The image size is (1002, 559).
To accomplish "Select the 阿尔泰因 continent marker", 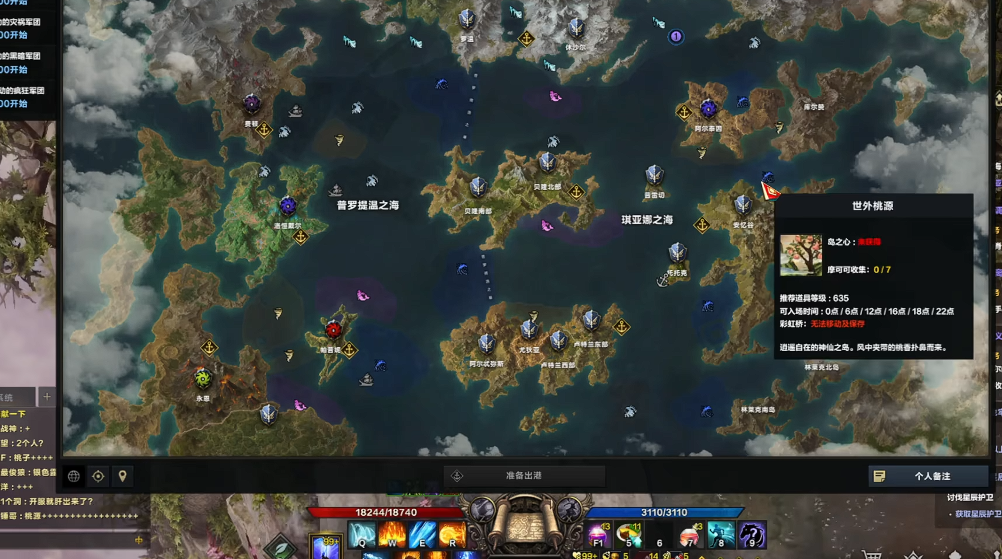I will (709, 108).
